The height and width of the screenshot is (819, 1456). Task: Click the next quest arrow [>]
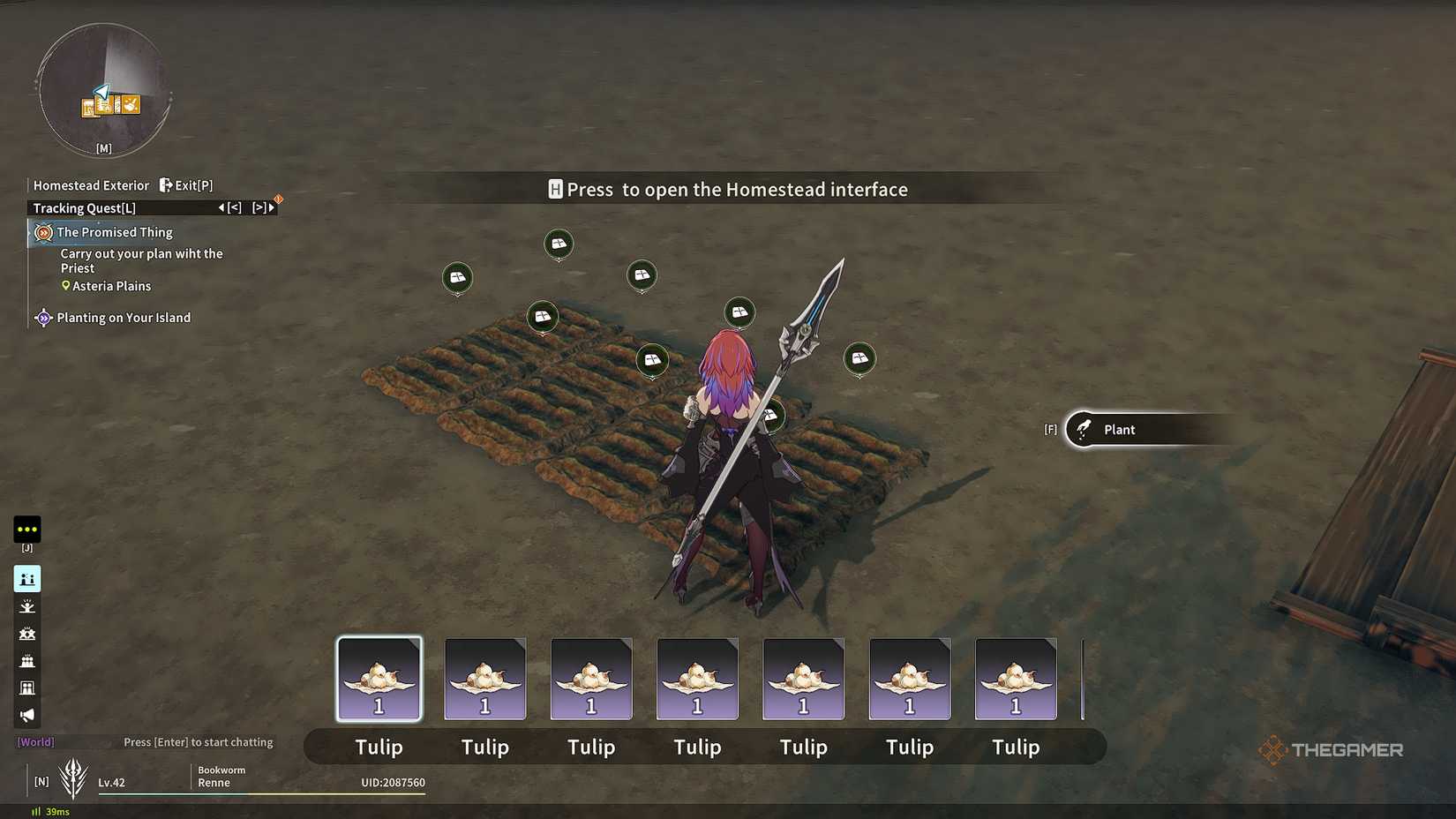pos(259,208)
